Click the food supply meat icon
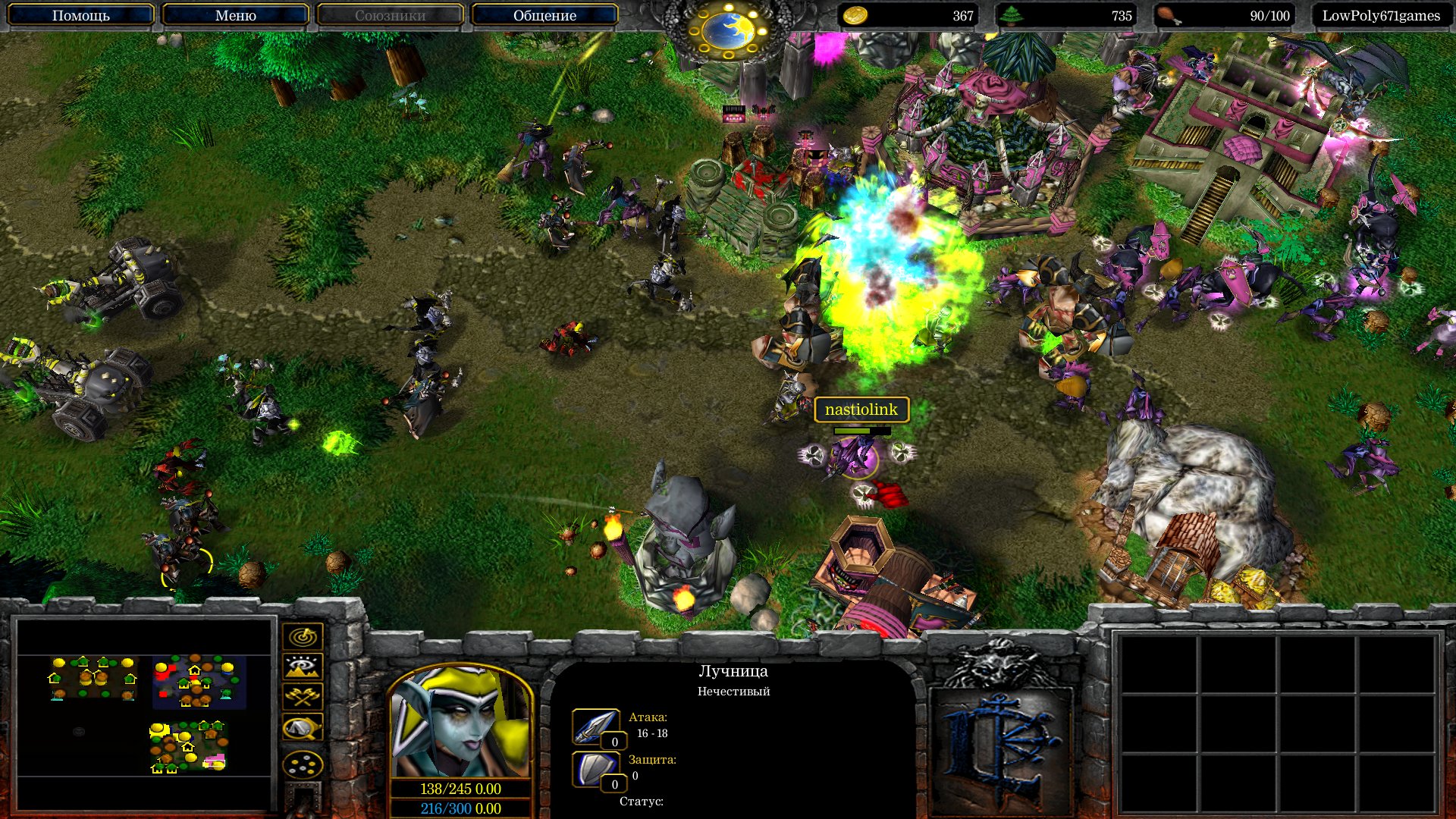This screenshot has width=1456, height=819. coord(1169,15)
